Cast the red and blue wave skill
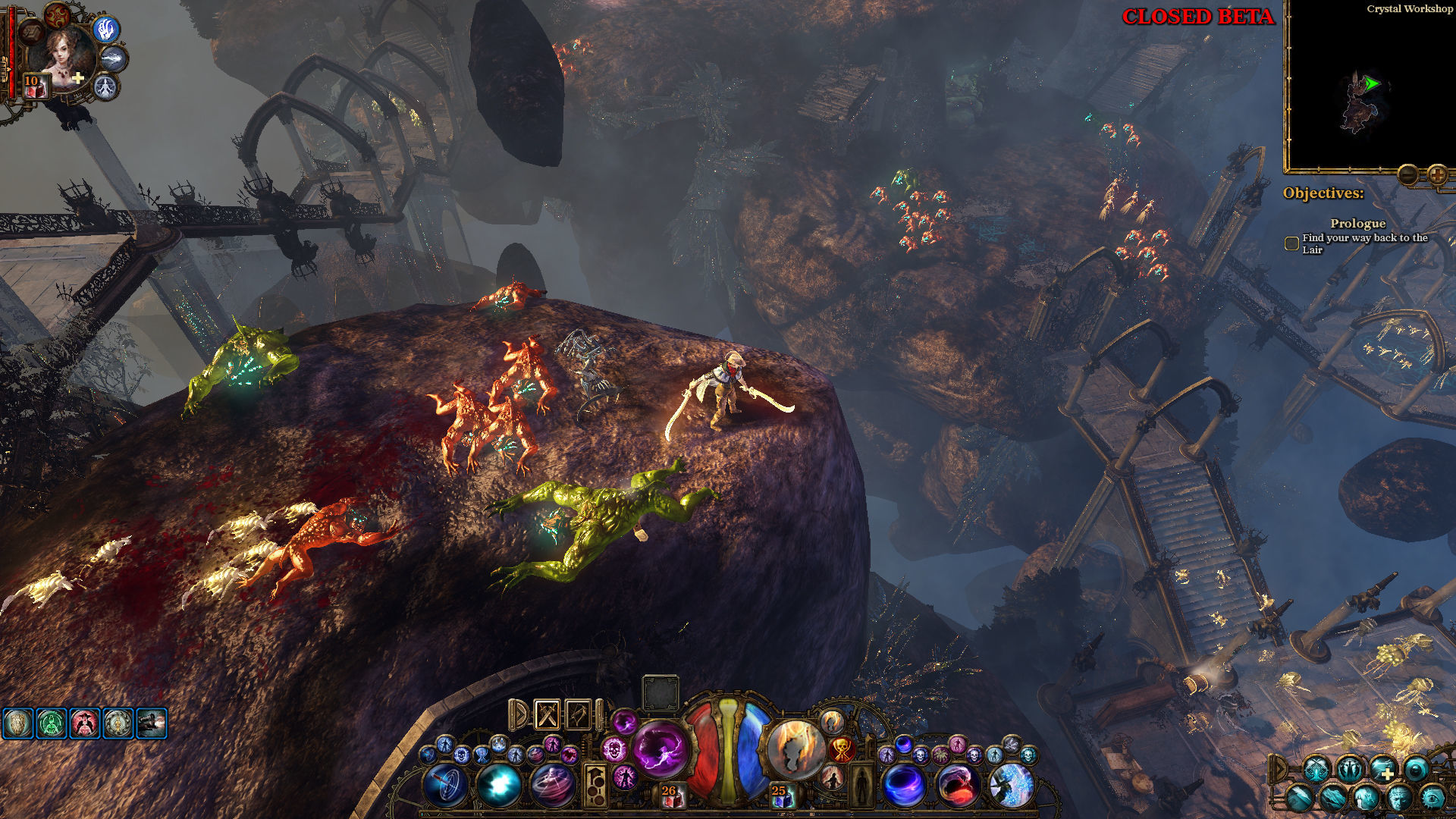 coord(957,785)
